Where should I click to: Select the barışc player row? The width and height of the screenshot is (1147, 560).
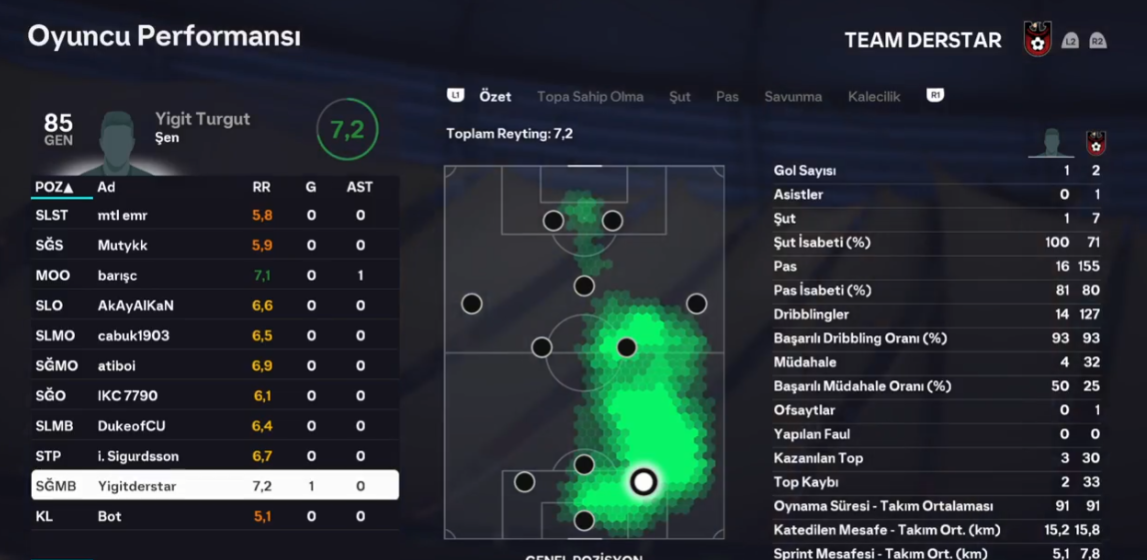(215, 275)
